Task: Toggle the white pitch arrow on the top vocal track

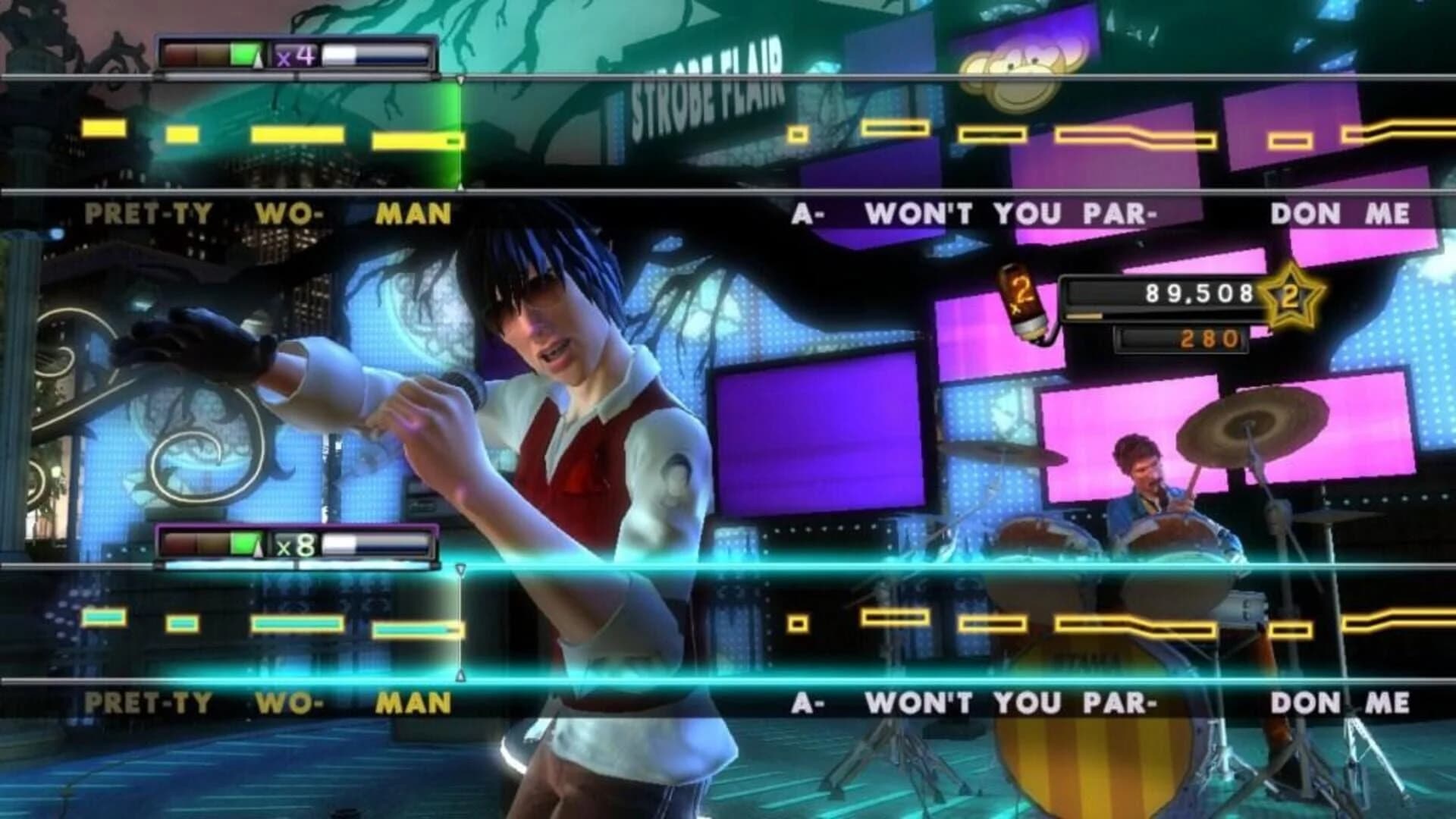Action: 461,80
